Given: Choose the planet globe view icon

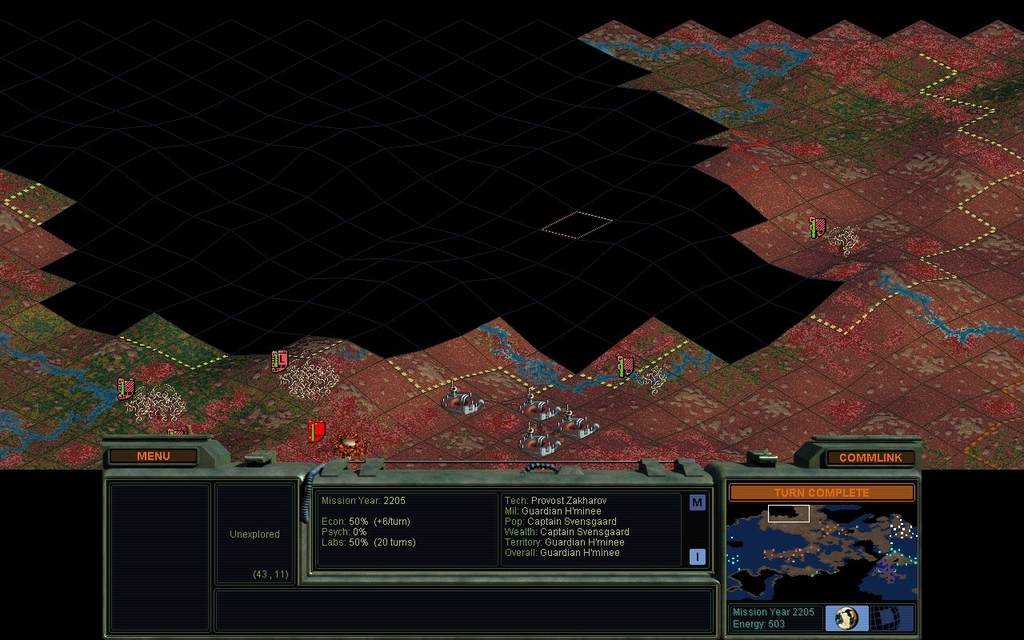Looking at the screenshot, I should tap(847, 618).
